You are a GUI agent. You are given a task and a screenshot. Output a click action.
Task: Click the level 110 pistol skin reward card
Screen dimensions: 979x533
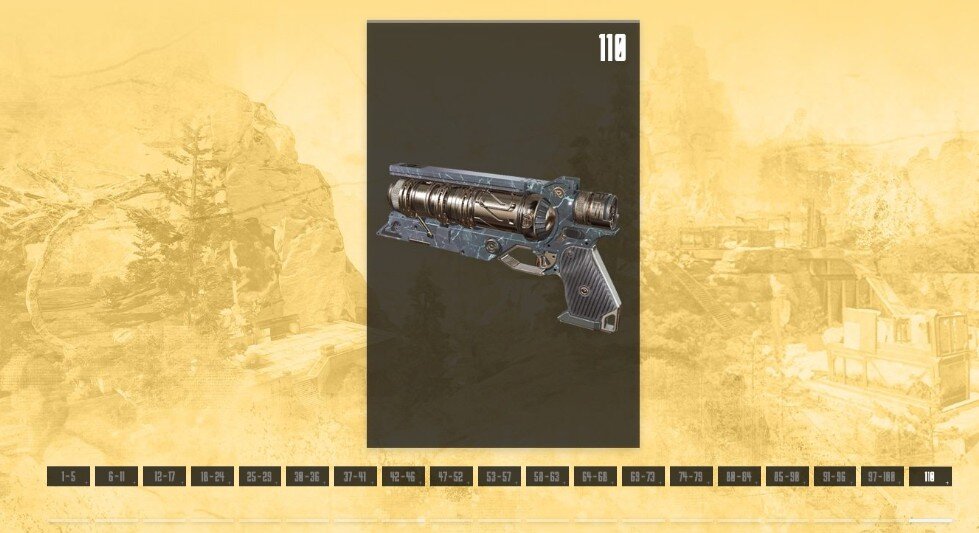pos(503,234)
